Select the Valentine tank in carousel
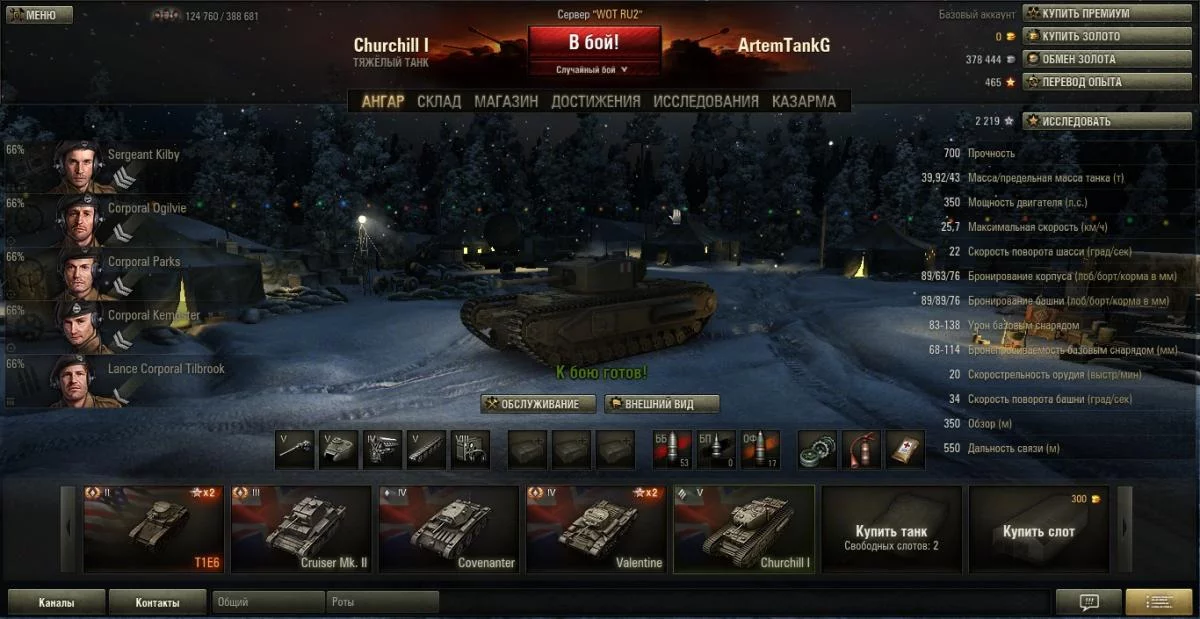Image resolution: width=1200 pixels, height=619 pixels. point(595,529)
